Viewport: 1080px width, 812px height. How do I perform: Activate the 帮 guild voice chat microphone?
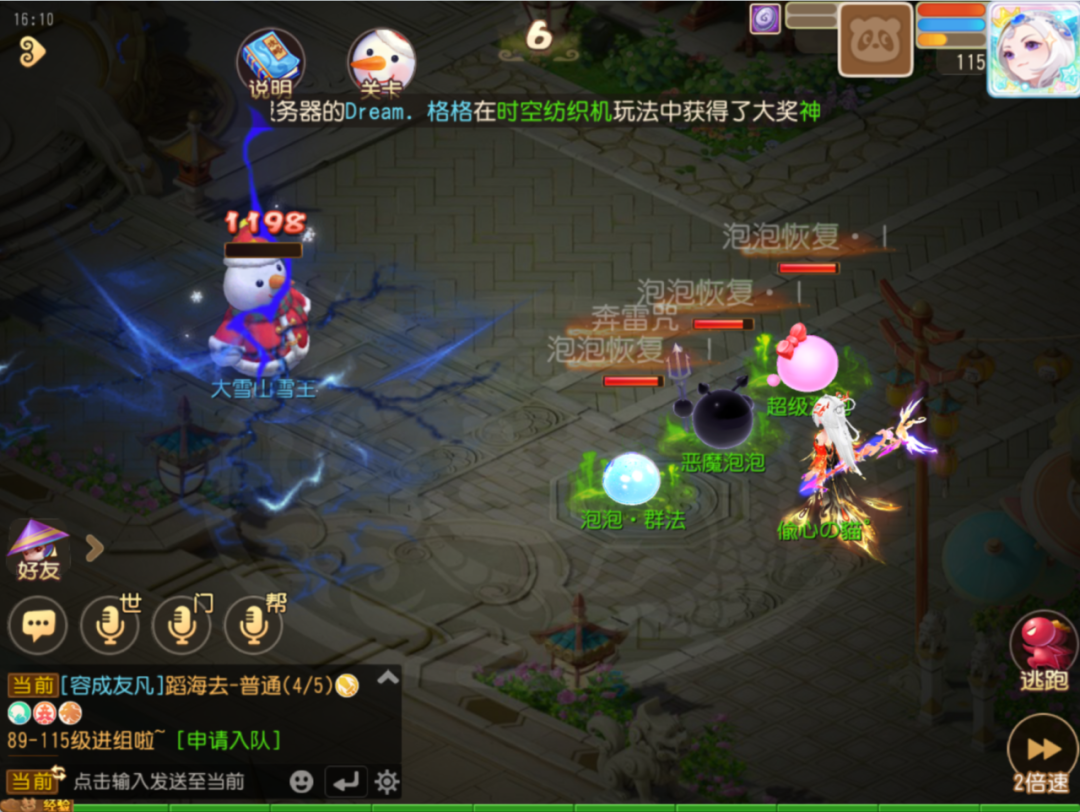253,626
